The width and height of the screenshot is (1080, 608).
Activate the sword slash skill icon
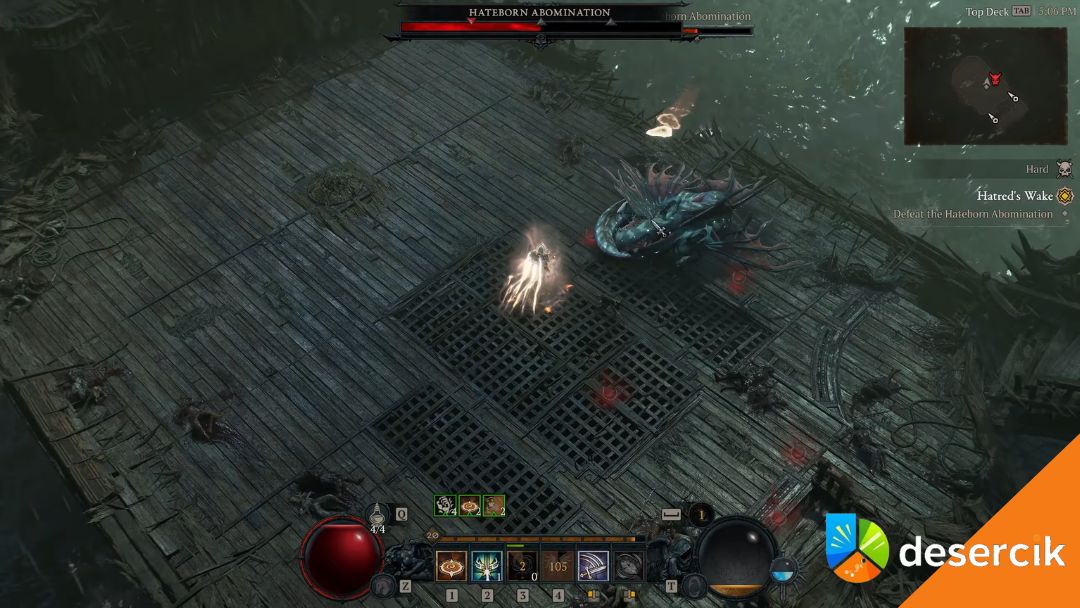tap(593, 566)
